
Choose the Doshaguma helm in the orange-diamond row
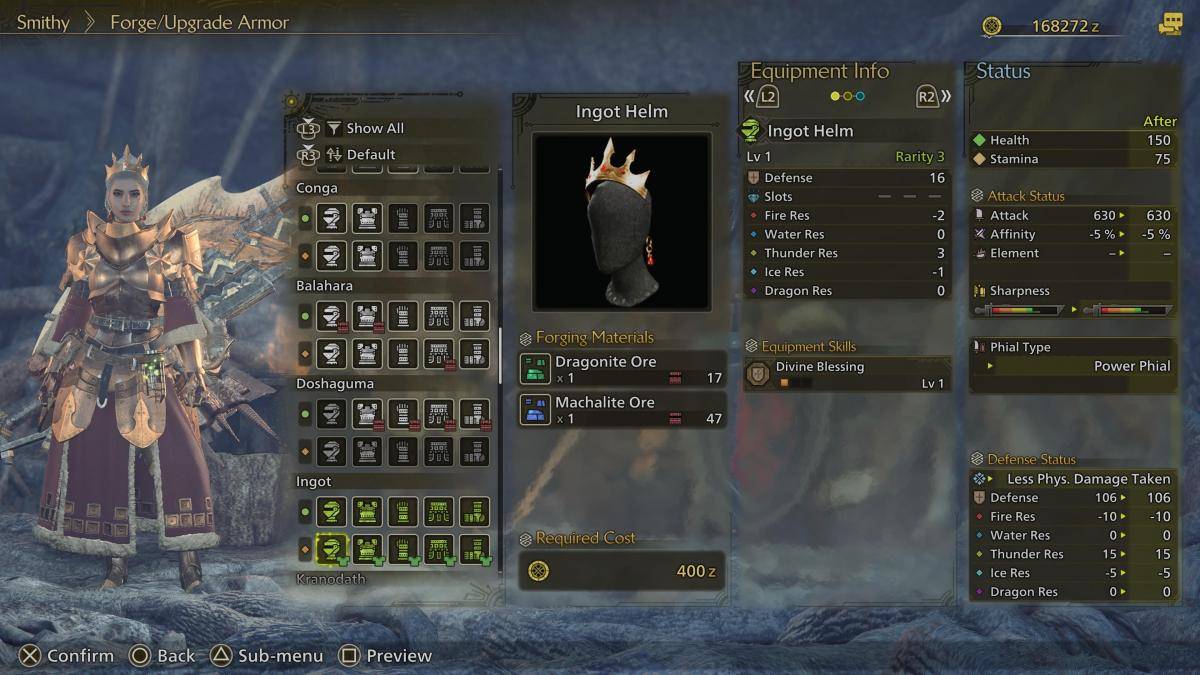[331, 451]
